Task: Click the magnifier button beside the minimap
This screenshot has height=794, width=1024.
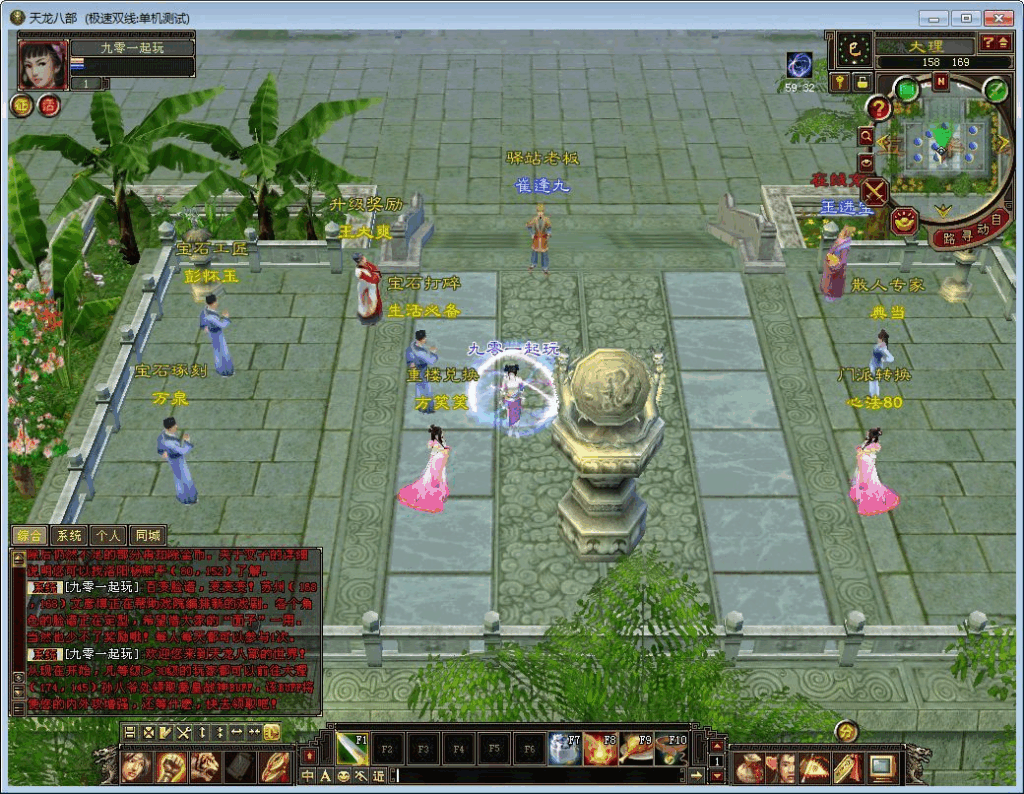Action: pos(866,136)
